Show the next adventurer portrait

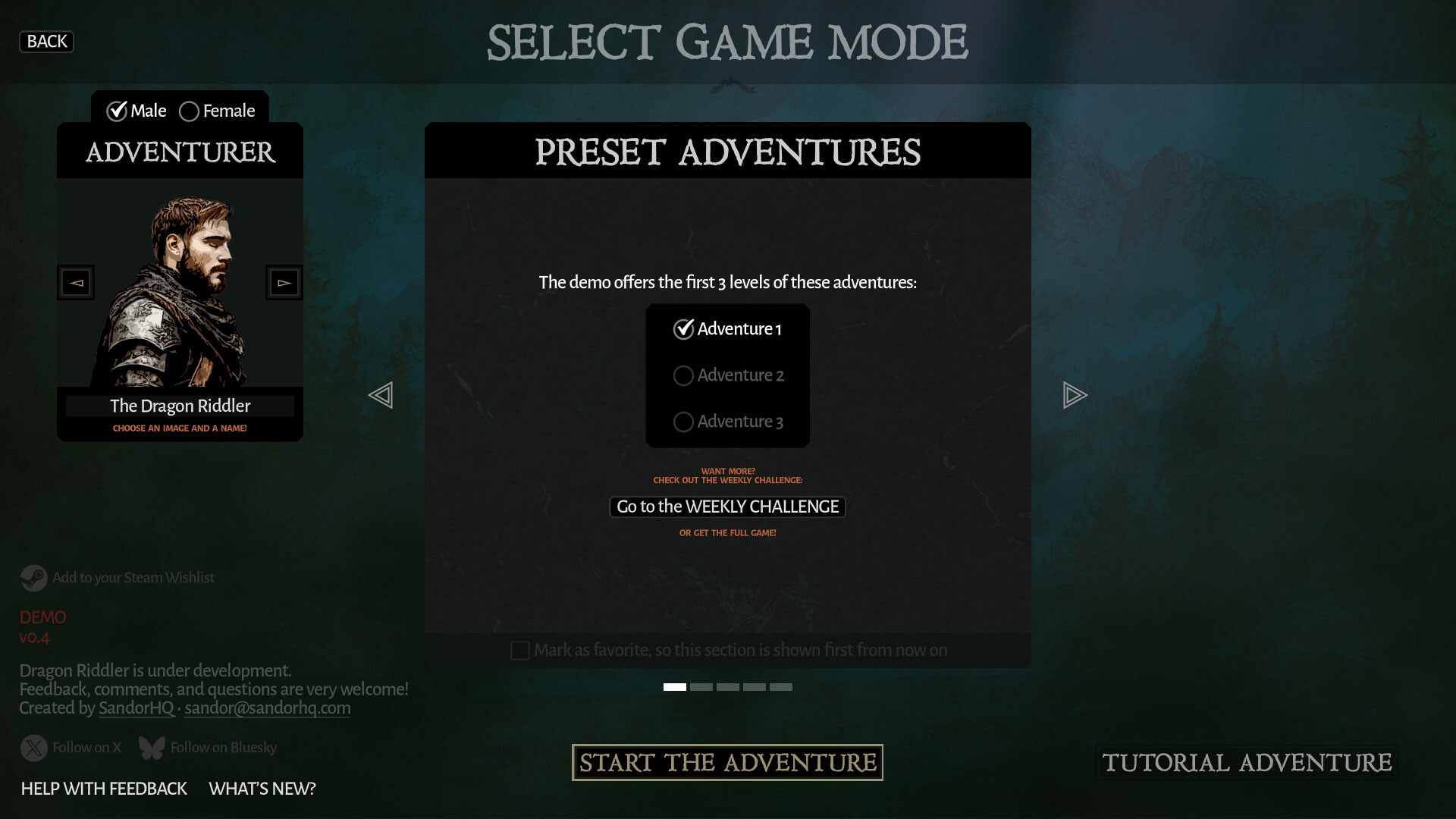click(284, 283)
